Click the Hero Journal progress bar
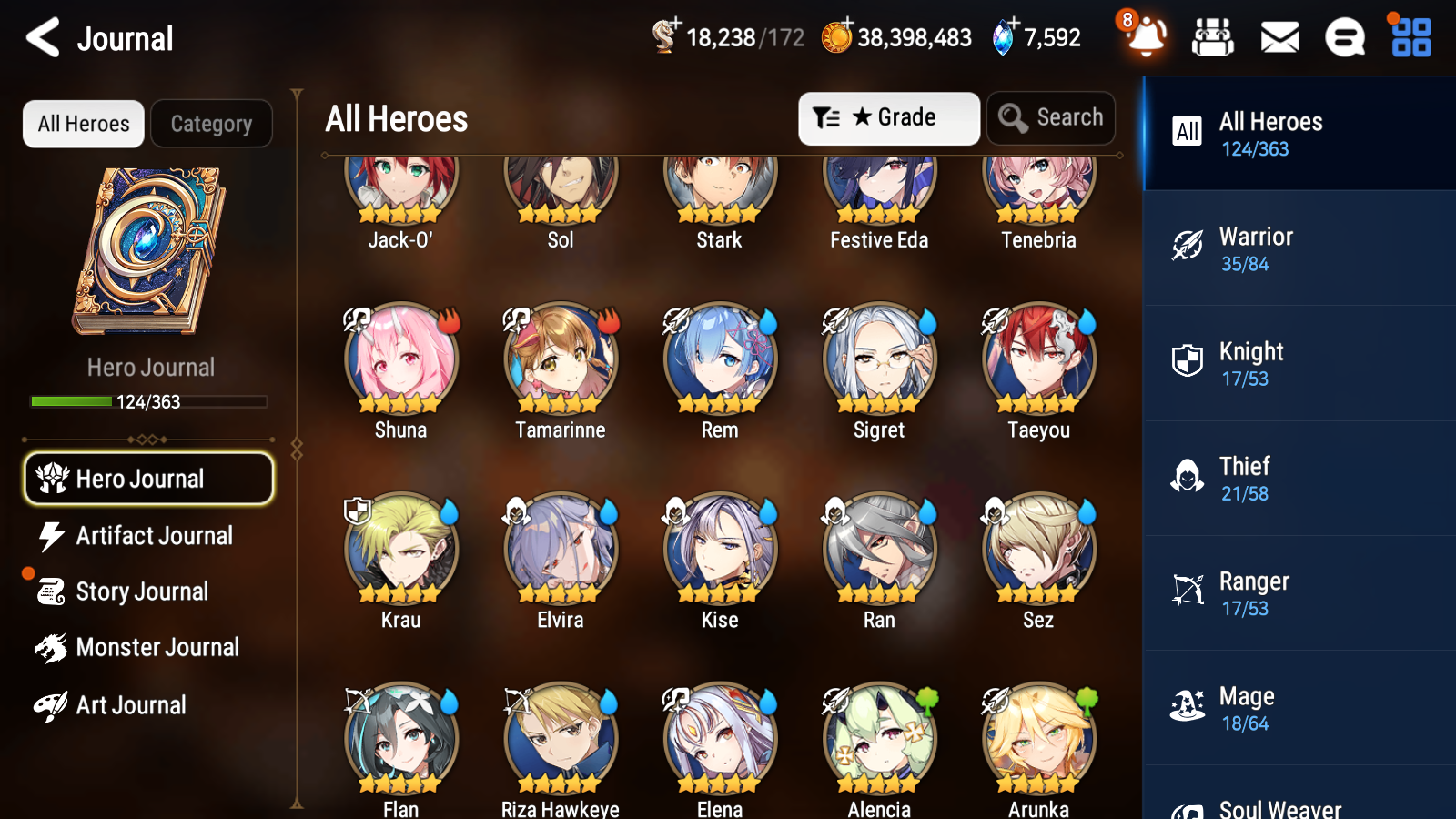 tap(149, 401)
